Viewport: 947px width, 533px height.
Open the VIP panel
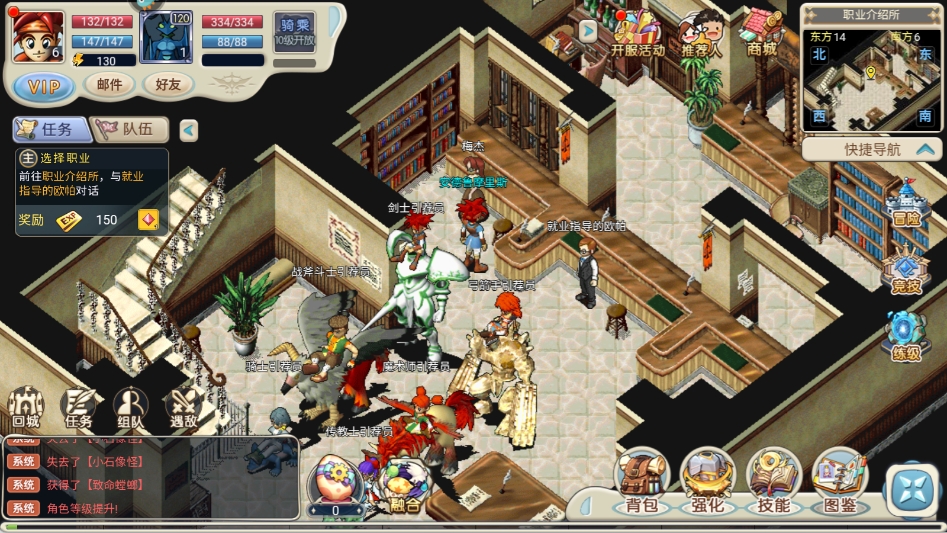tap(43, 86)
